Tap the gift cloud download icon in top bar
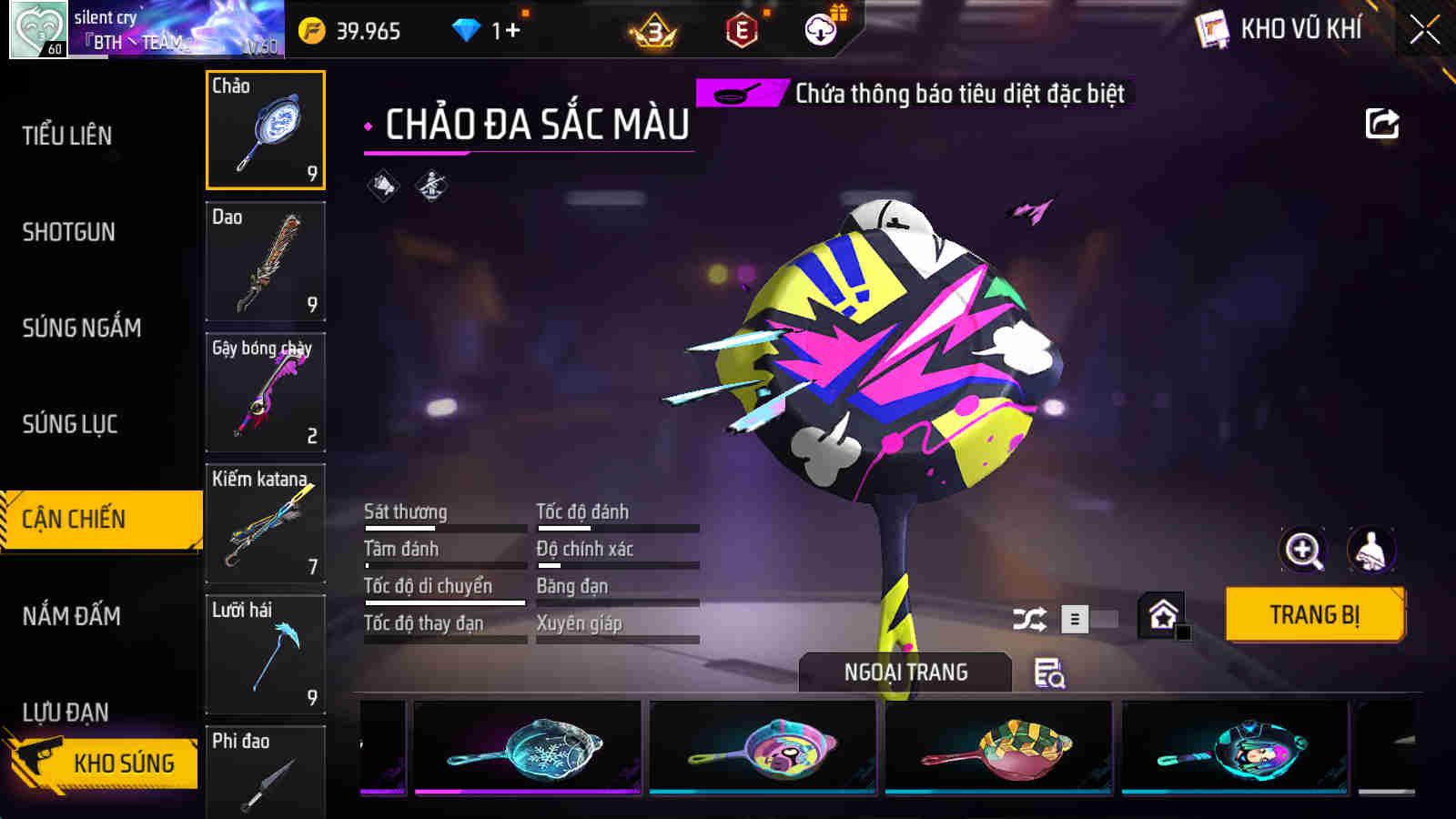 pyautogui.click(x=820, y=28)
